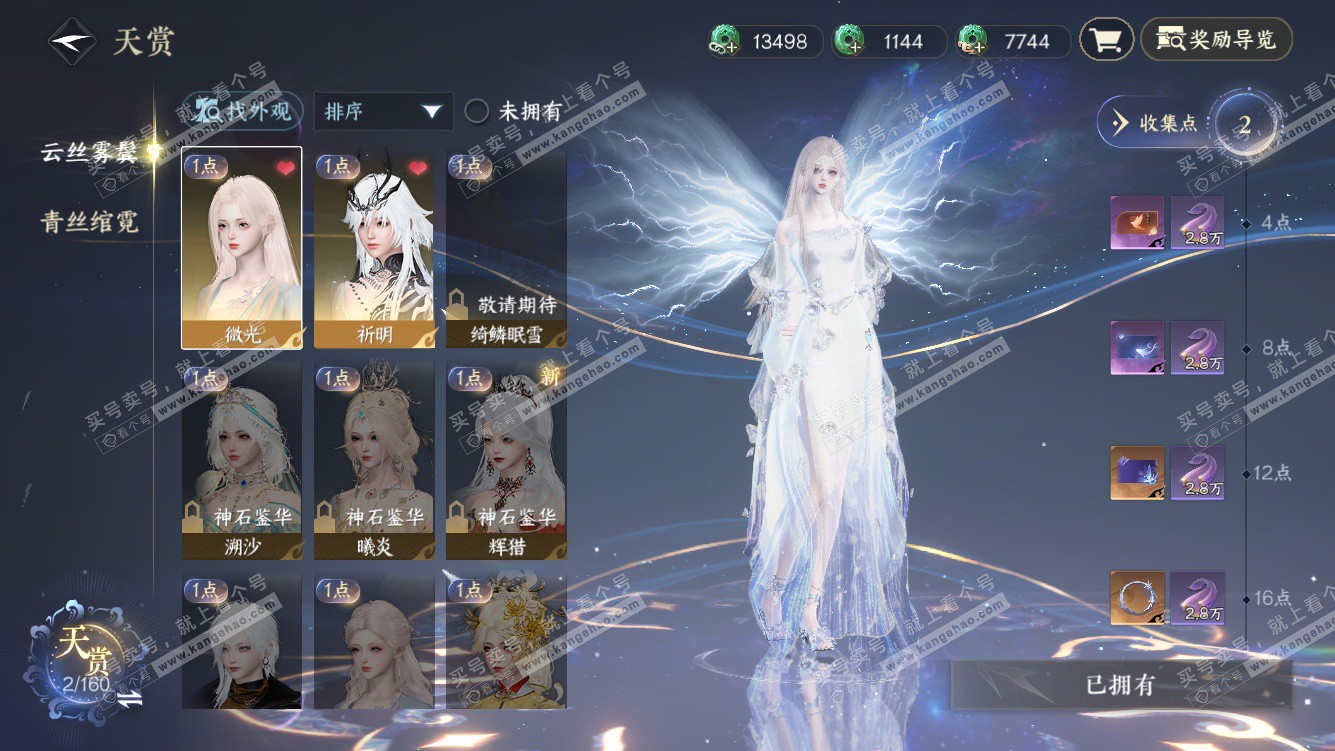This screenshot has width=1335, height=751.
Task: Switch to the 云丝雾鬓 tab
Action: tap(89, 152)
